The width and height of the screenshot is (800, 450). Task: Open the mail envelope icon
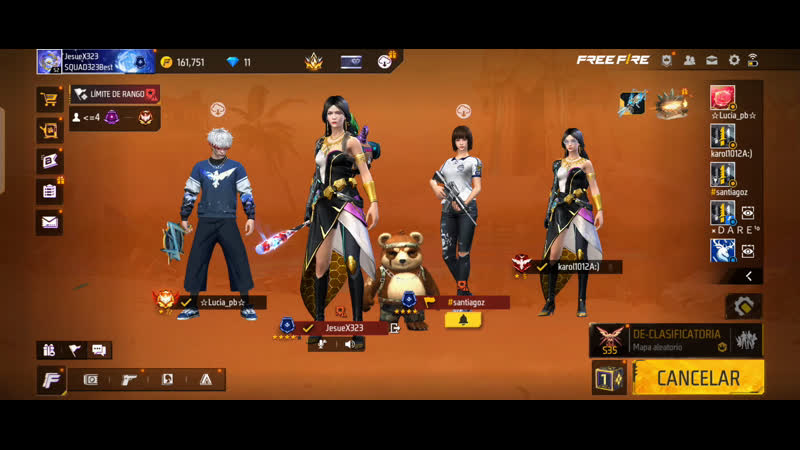(49, 222)
